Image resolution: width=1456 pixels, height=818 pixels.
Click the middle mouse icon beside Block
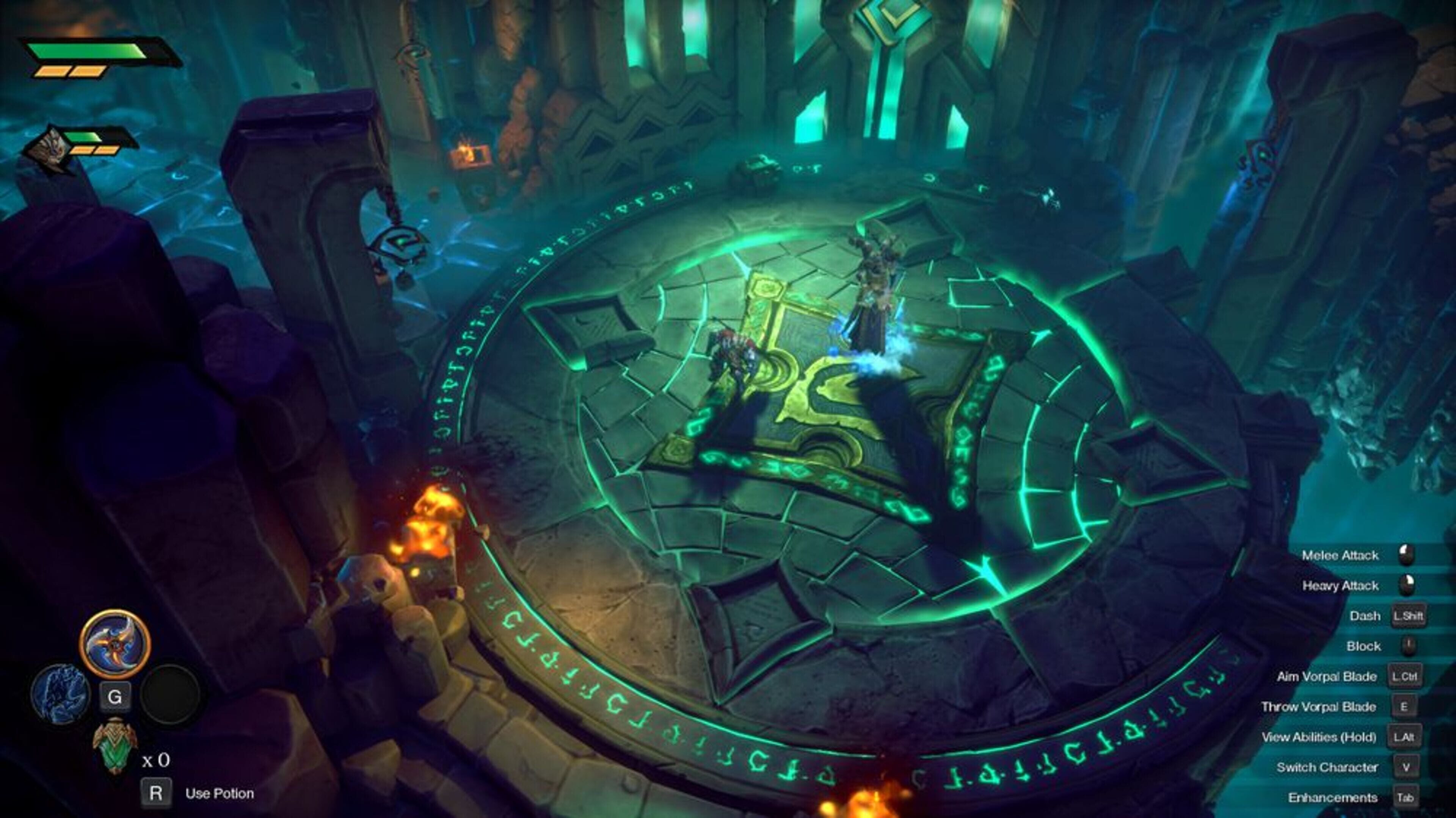pos(1408,646)
